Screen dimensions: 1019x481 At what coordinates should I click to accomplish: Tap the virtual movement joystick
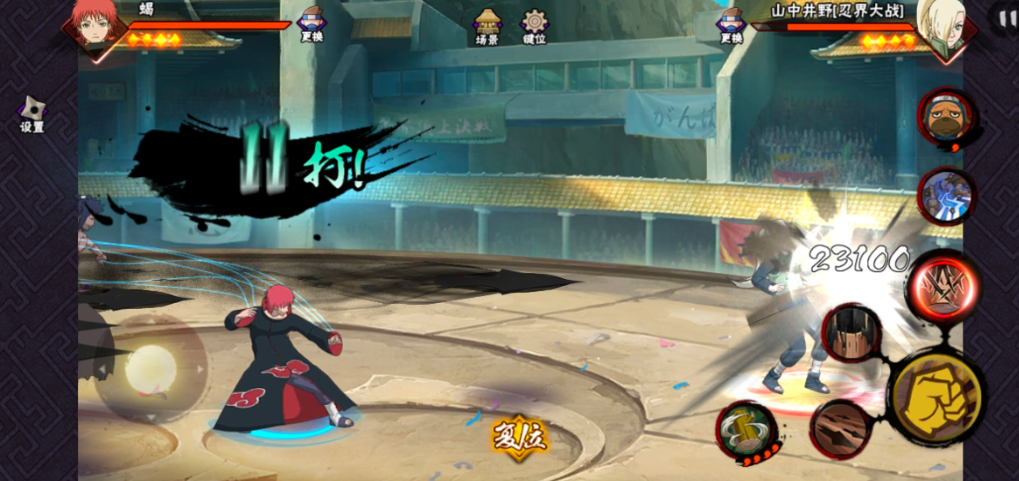(x=150, y=370)
